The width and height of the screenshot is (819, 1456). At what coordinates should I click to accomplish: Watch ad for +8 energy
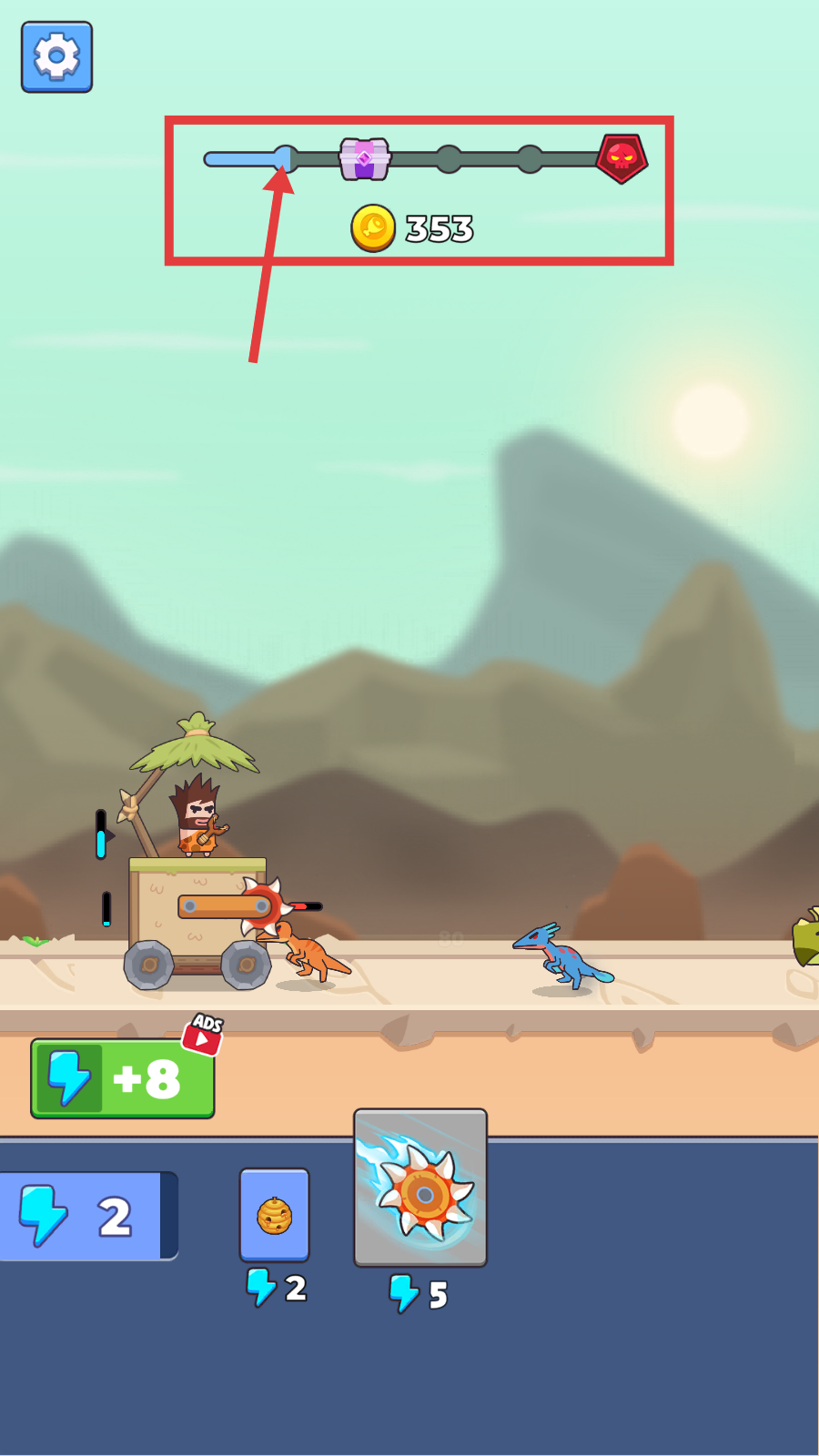point(123,1078)
